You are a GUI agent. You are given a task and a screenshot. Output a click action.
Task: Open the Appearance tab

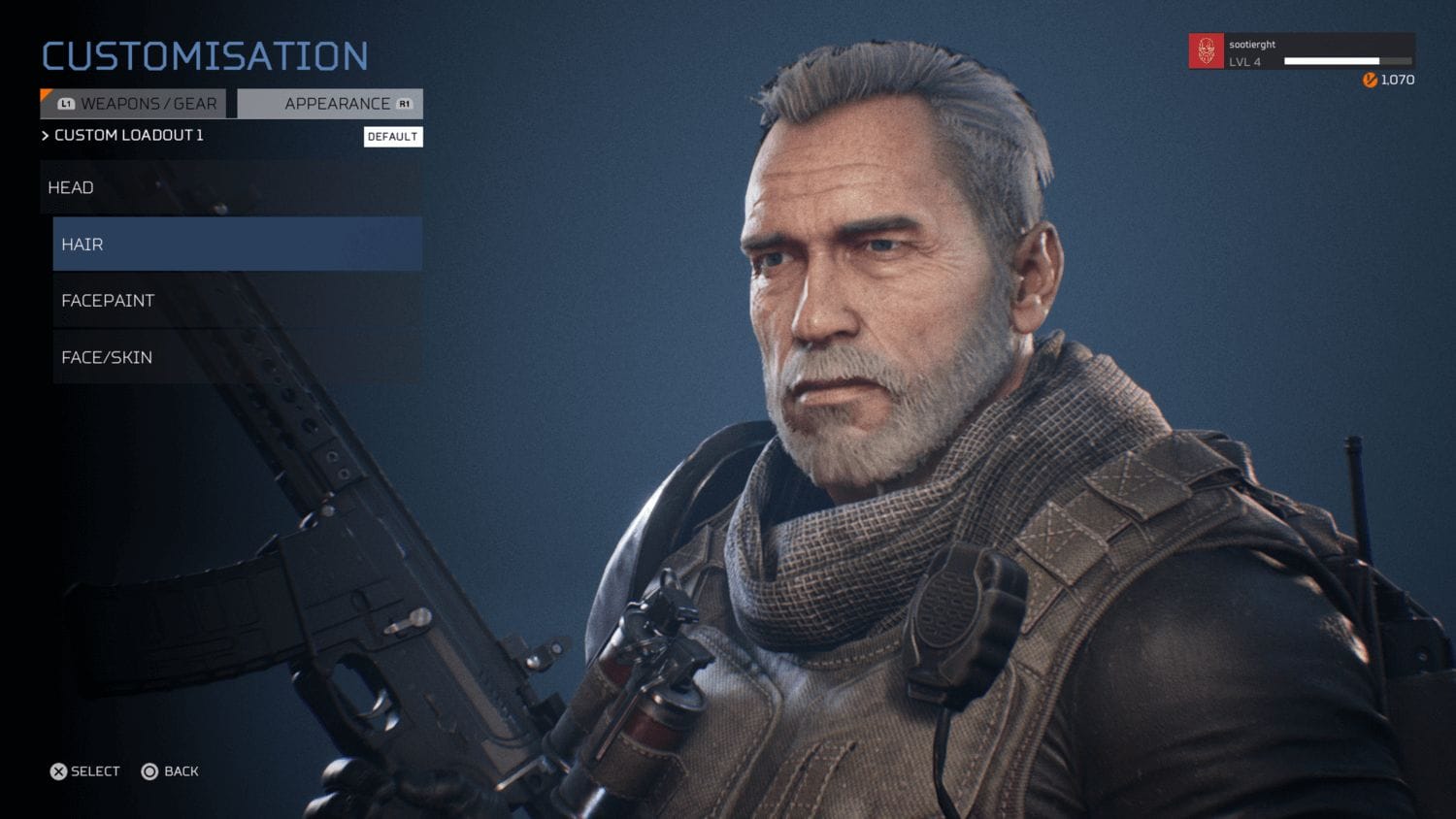(x=331, y=104)
